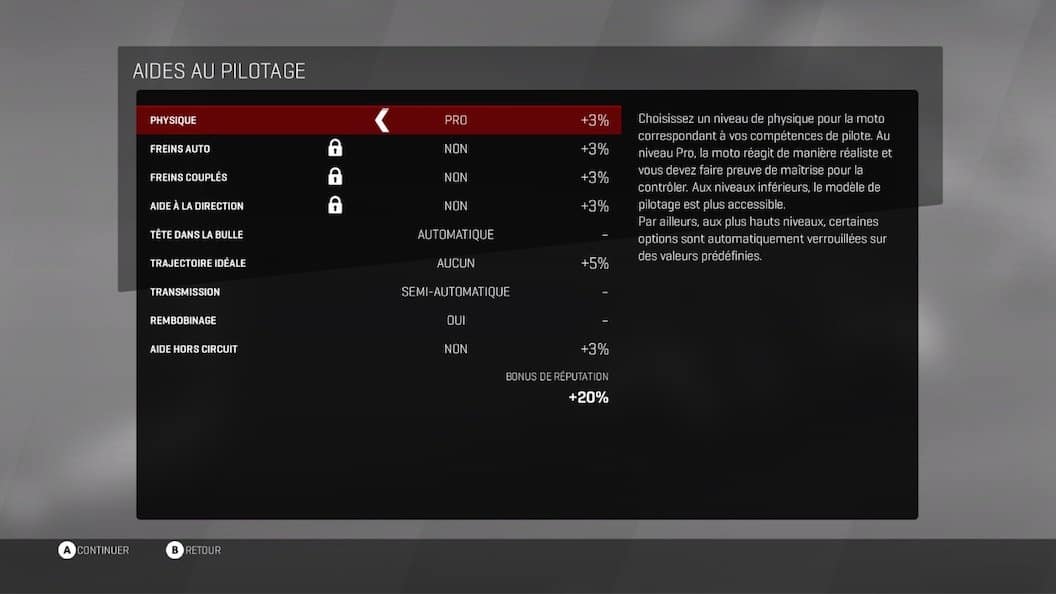
Task: Open the Tête dans la Bulle setting
Action: click(x=378, y=235)
